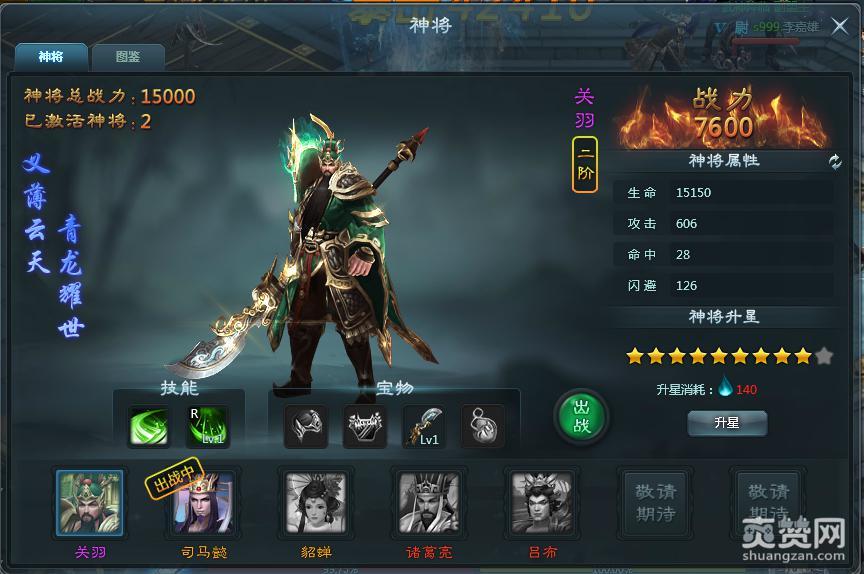Open the 图鉴 tab

pos(127,57)
